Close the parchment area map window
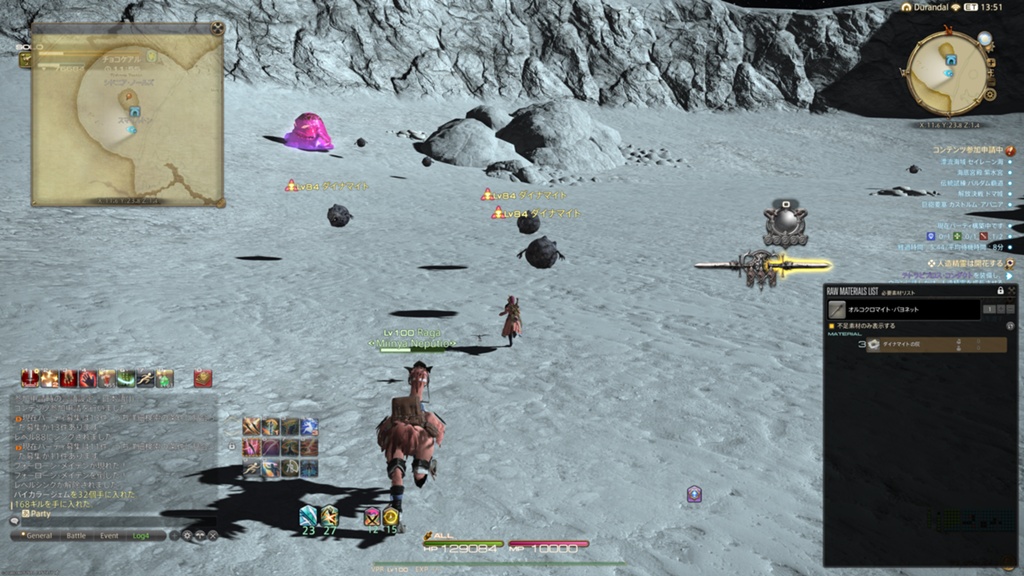 click(217, 29)
